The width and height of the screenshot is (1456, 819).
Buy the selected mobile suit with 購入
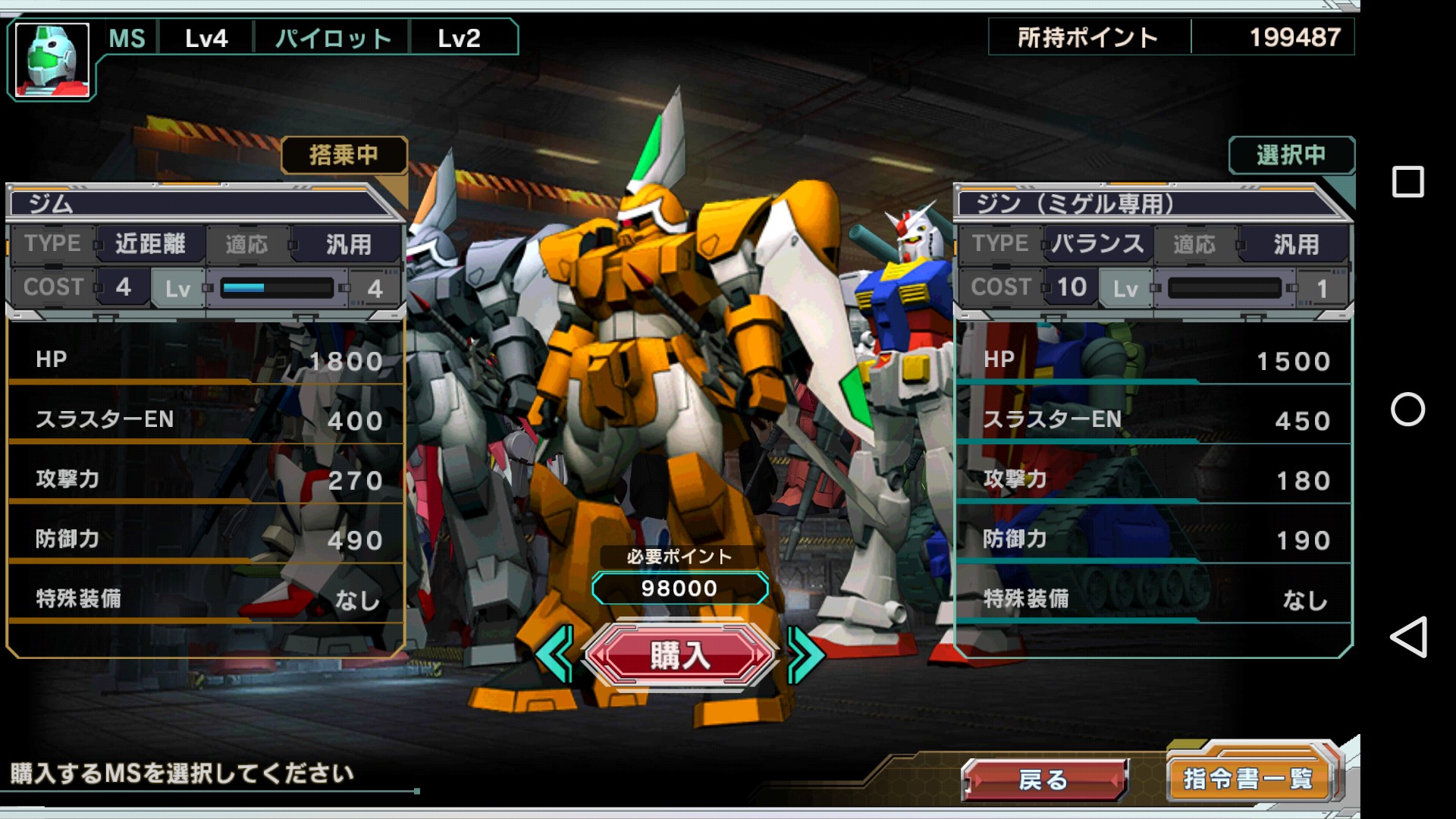coord(679,655)
